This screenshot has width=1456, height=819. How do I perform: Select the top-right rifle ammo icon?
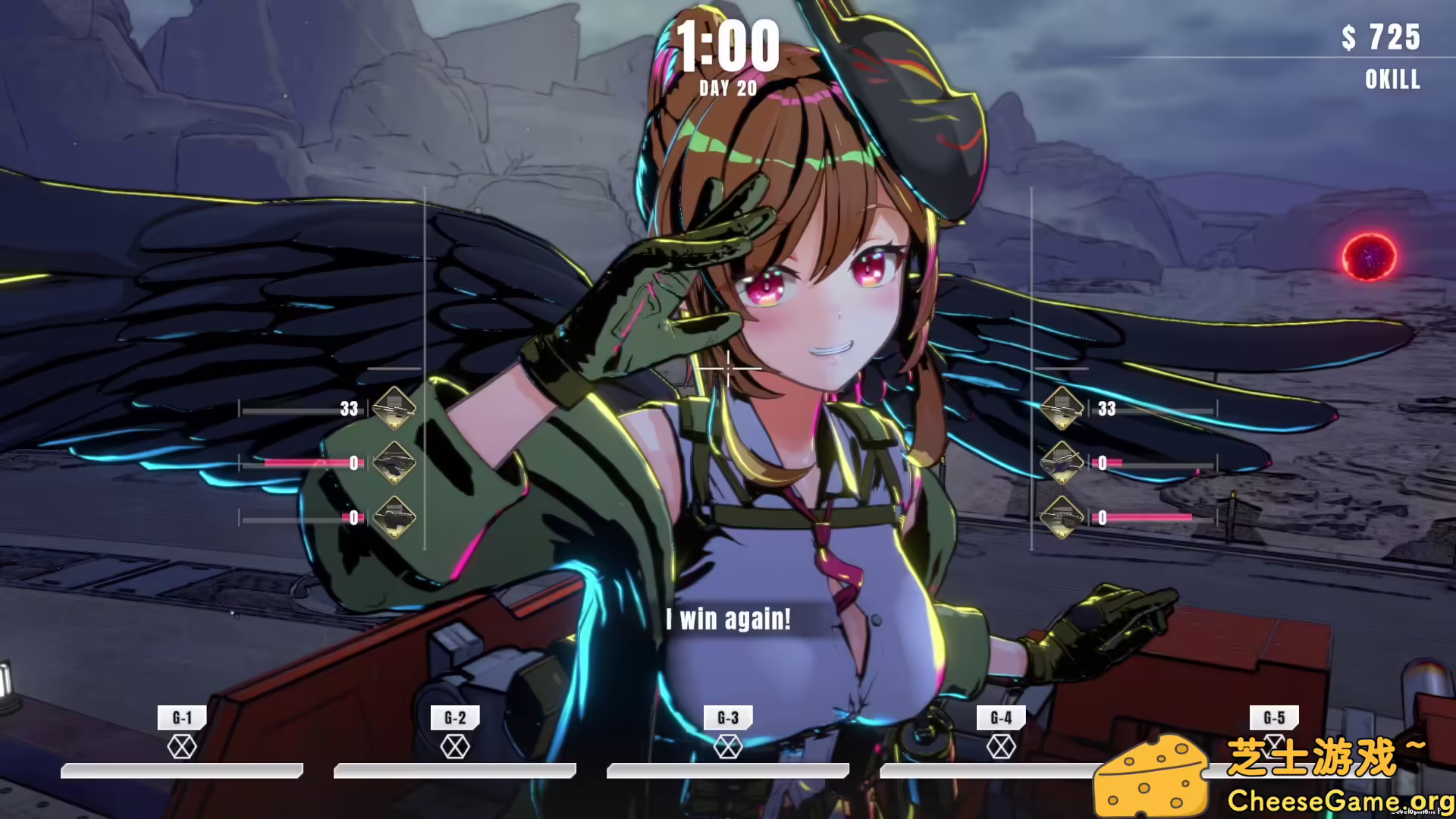pyautogui.click(x=1063, y=409)
